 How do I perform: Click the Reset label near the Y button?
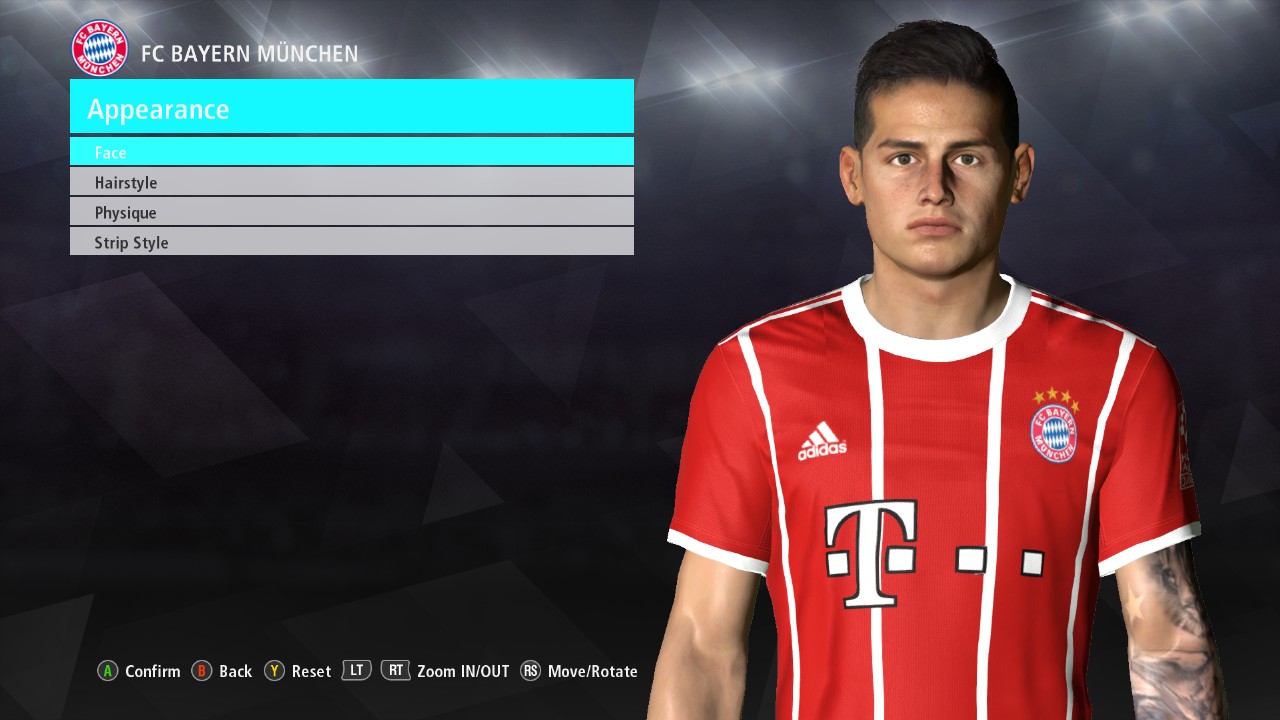(x=311, y=671)
